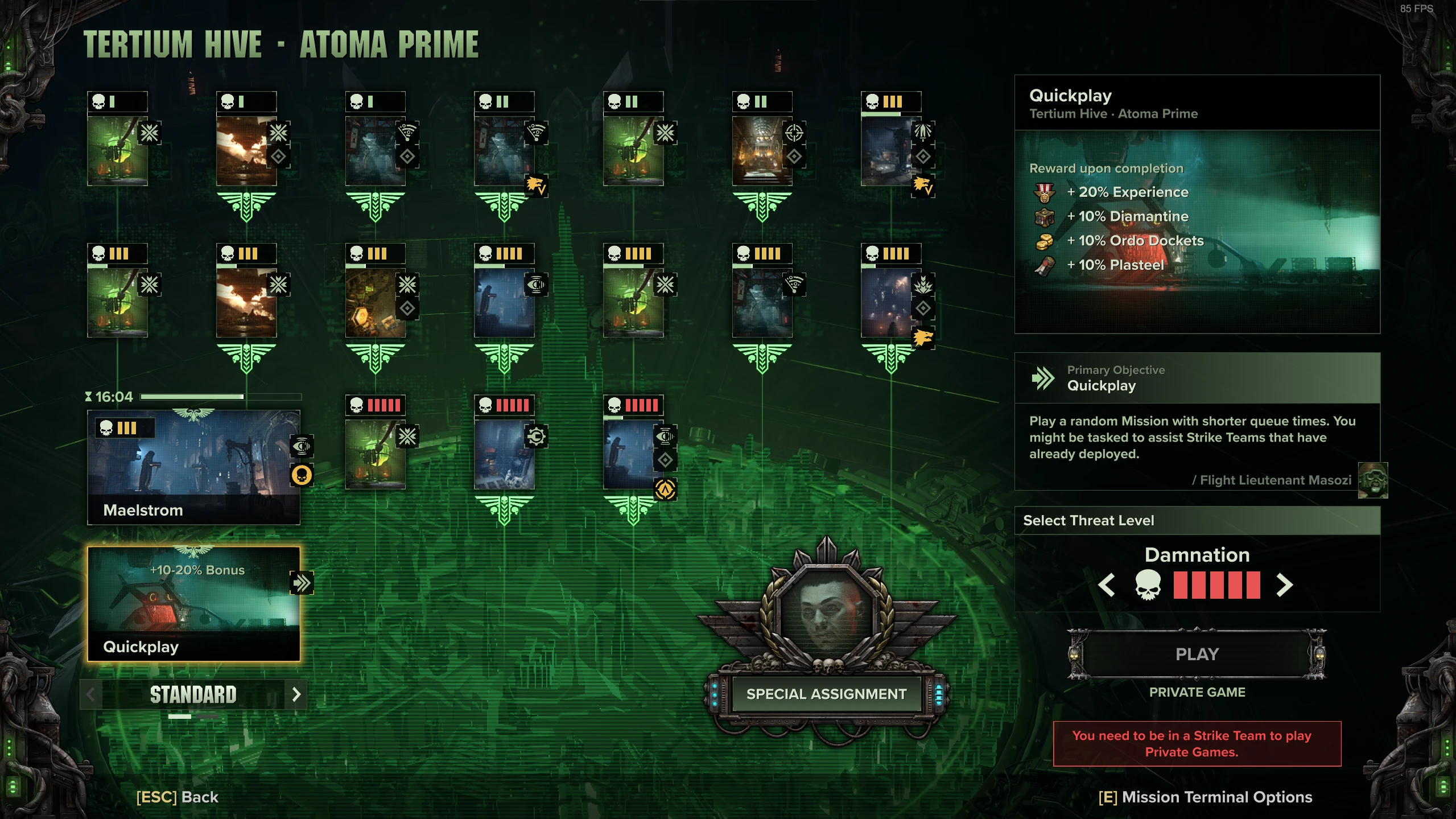Viewport: 1456px width, 819px height.
Task: Click the right arrow next to STANDARD
Action: (295, 695)
